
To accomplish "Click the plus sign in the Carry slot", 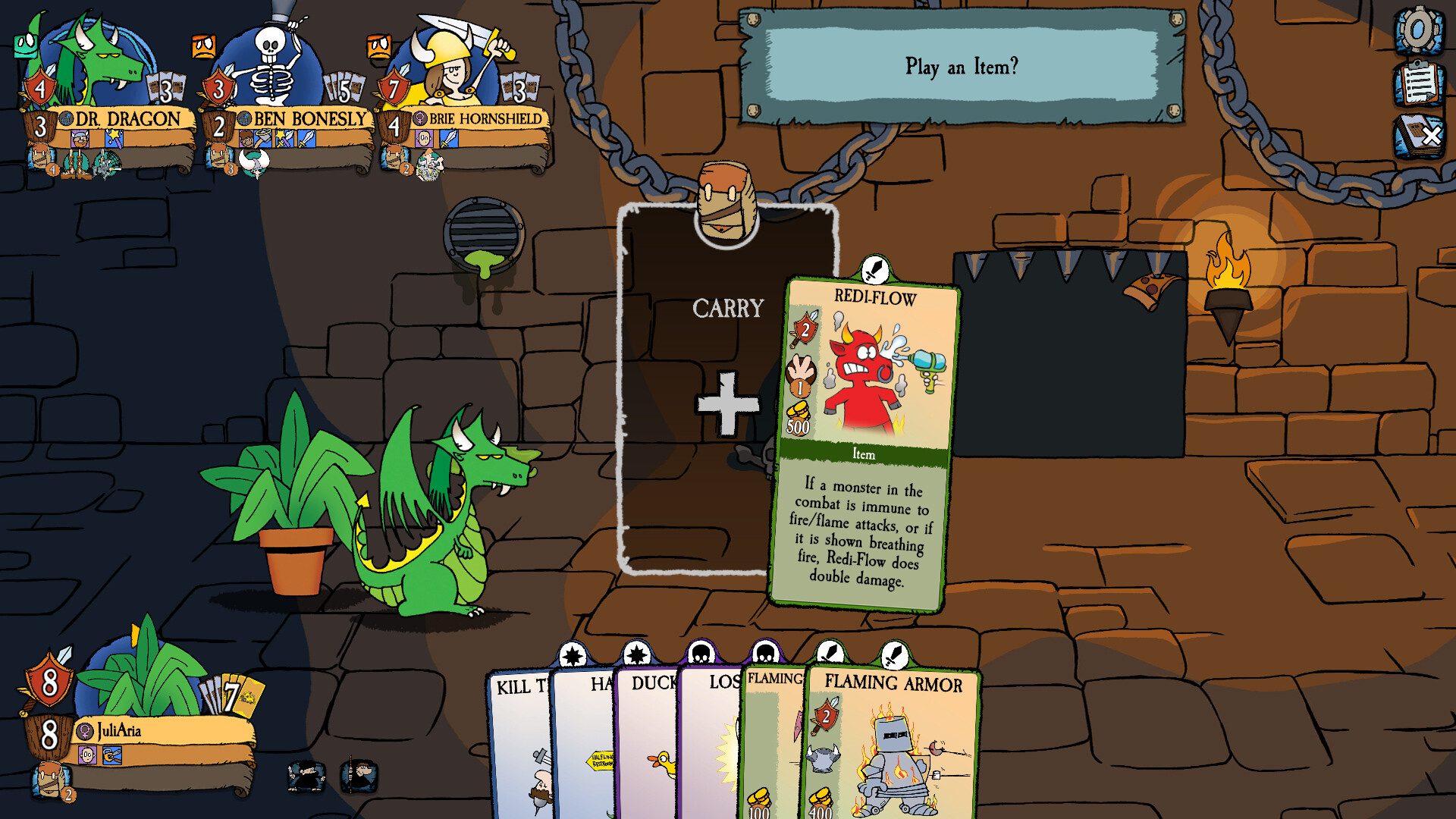I will click(x=726, y=402).
